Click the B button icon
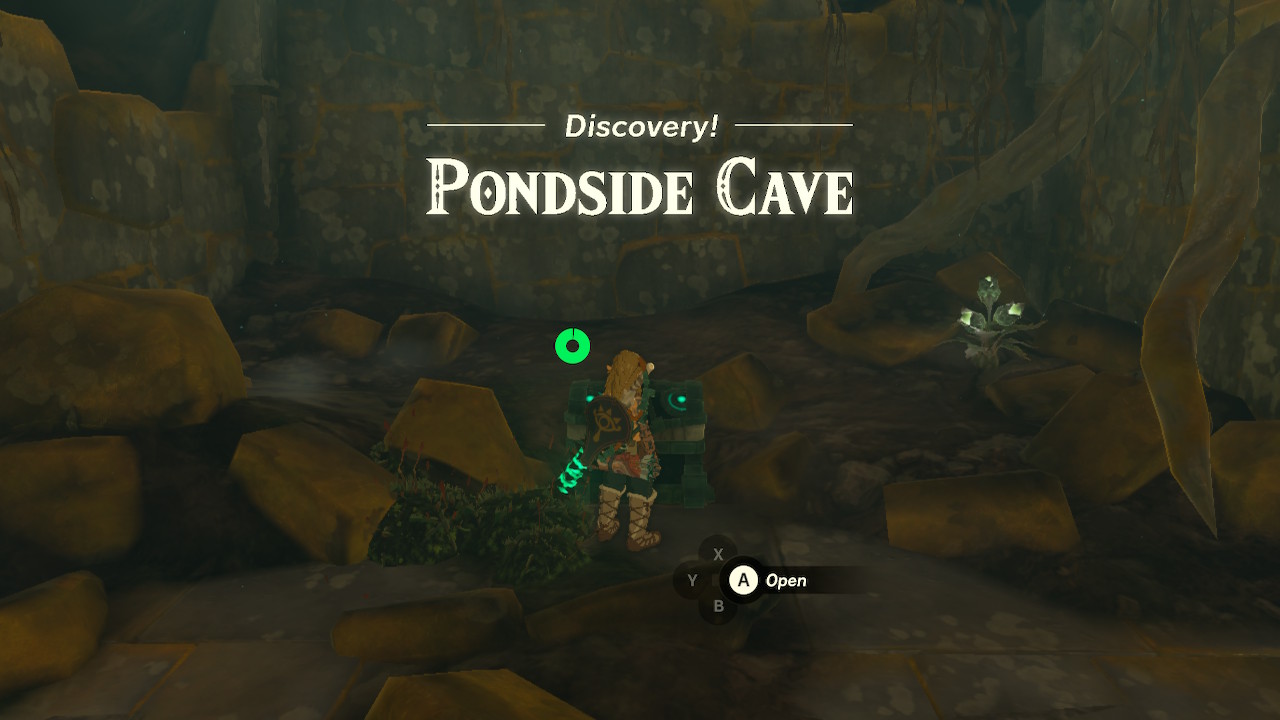 717,608
